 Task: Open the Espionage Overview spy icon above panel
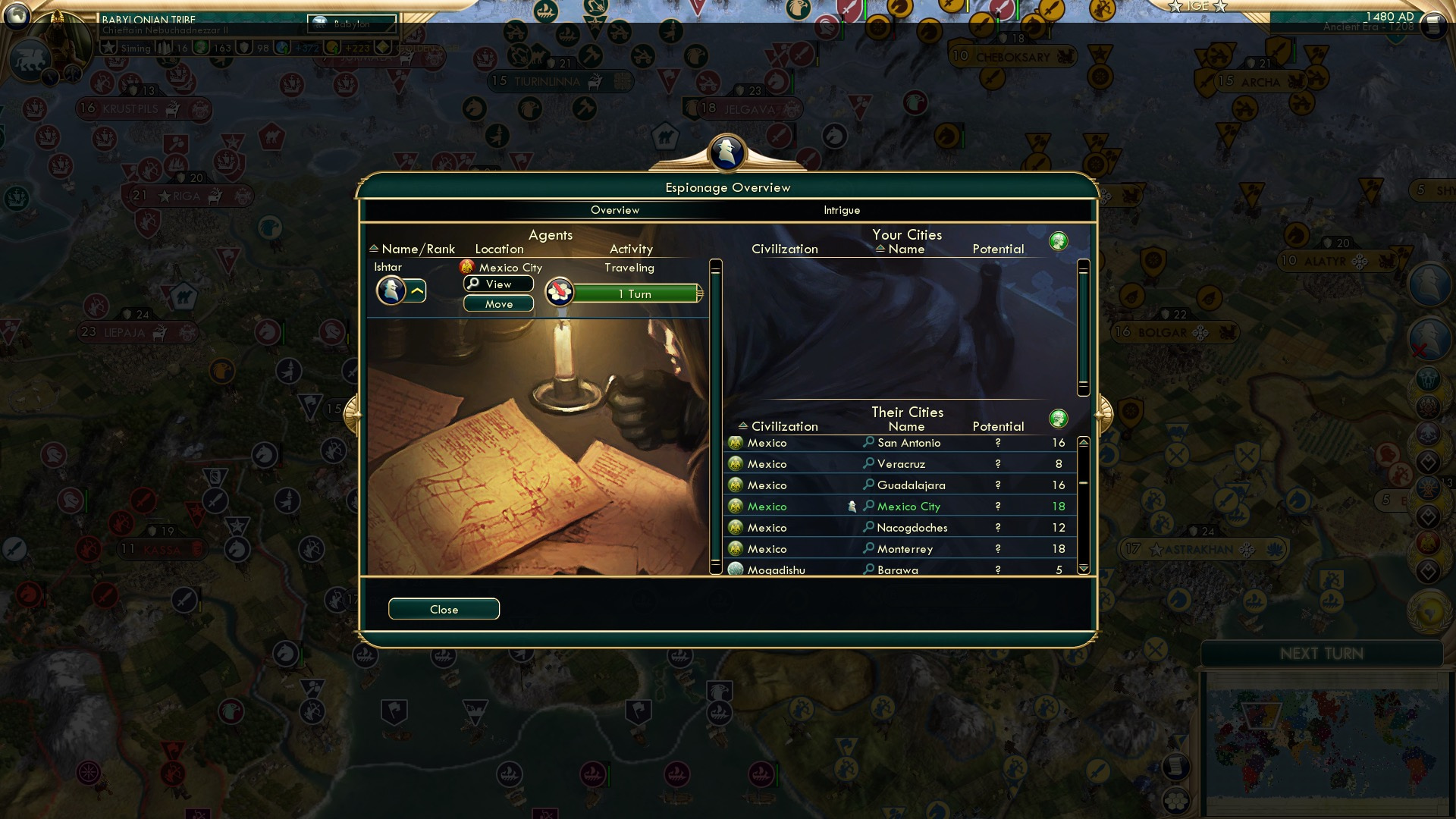click(x=726, y=152)
